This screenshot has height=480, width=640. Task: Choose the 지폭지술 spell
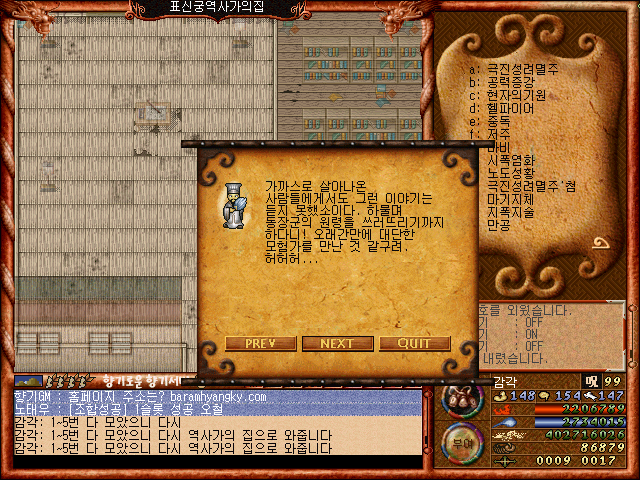click(510, 212)
